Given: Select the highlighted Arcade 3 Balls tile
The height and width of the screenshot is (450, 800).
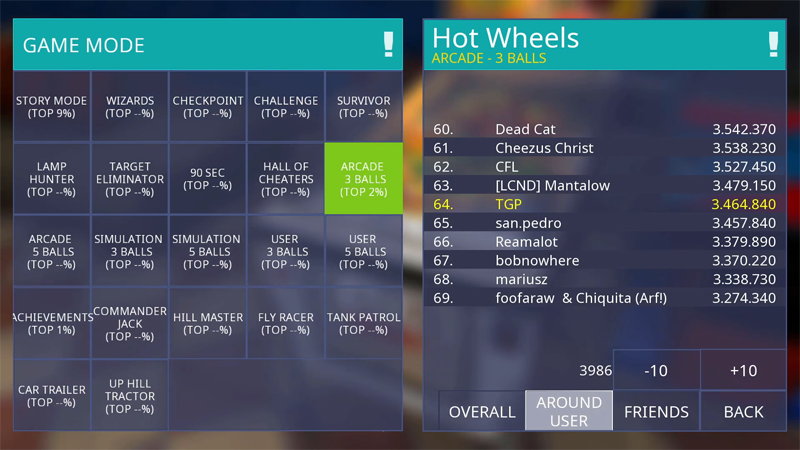Looking at the screenshot, I should (363, 179).
